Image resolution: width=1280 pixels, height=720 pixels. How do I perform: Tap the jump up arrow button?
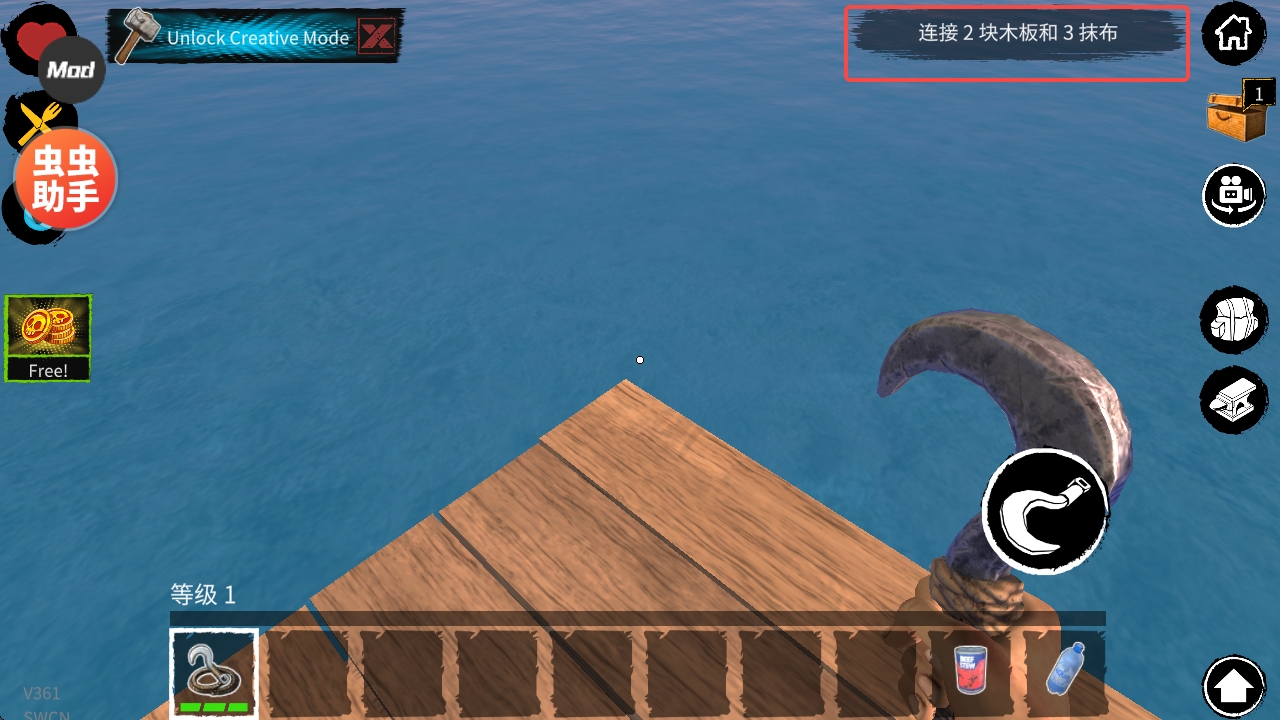click(1235, 687)
